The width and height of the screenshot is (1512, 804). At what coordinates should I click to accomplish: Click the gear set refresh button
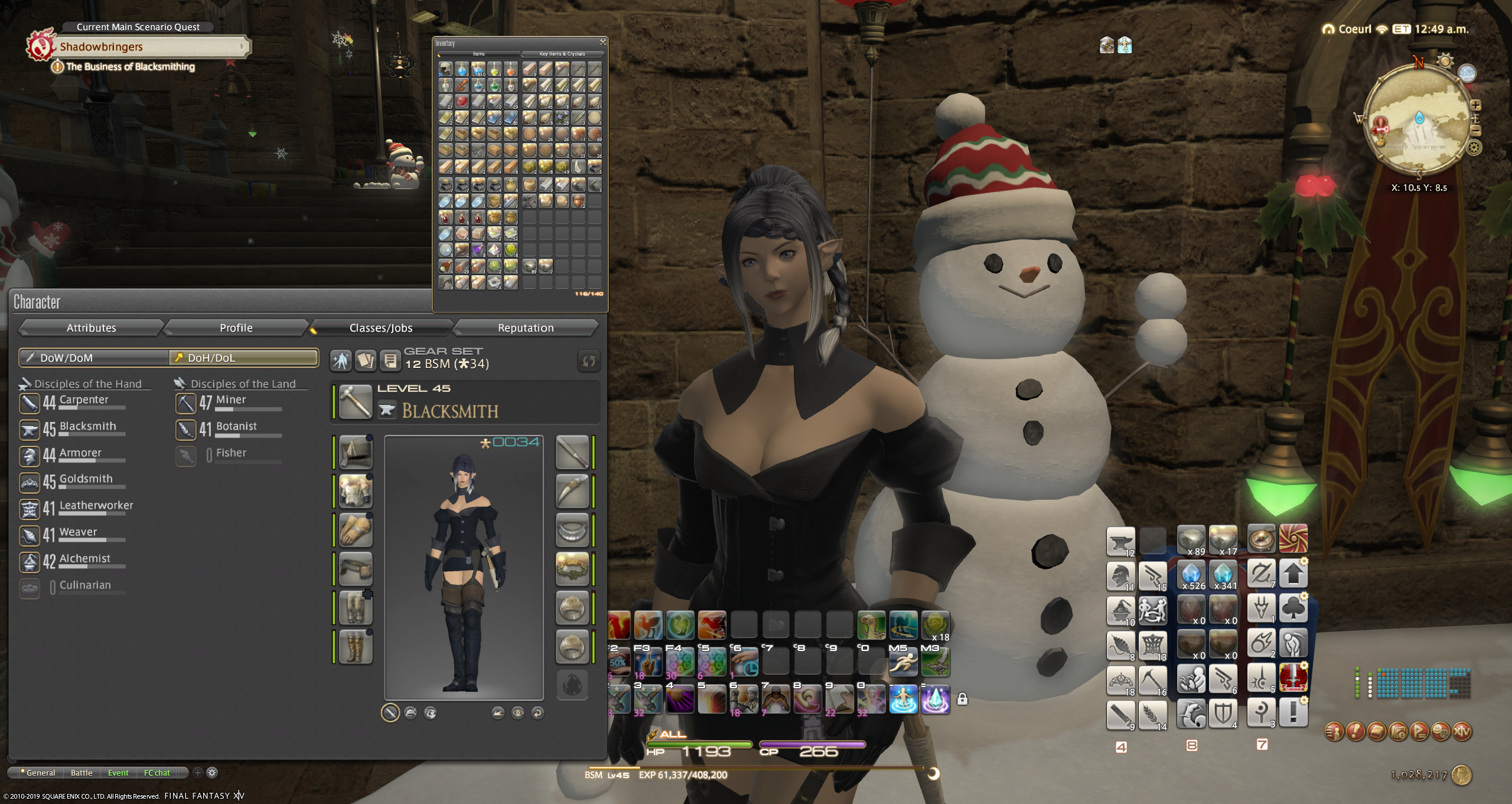(588, 360)
